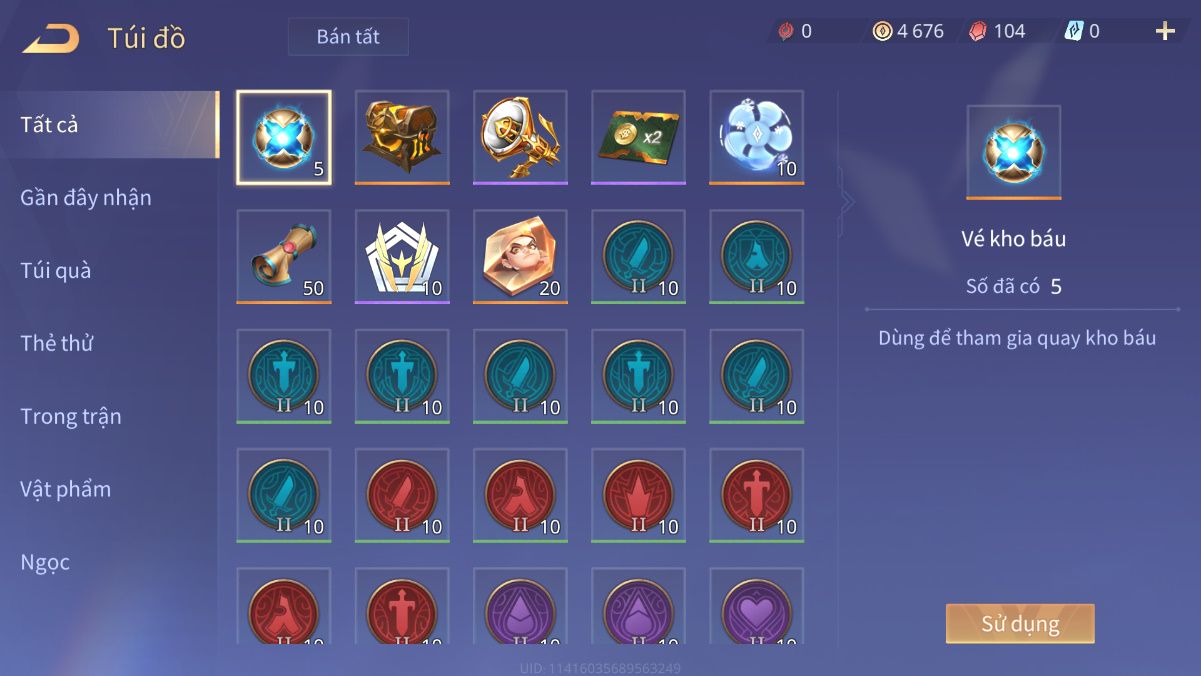Open the Vật phẩm category

pyautogui.click(x=66, y=490)
